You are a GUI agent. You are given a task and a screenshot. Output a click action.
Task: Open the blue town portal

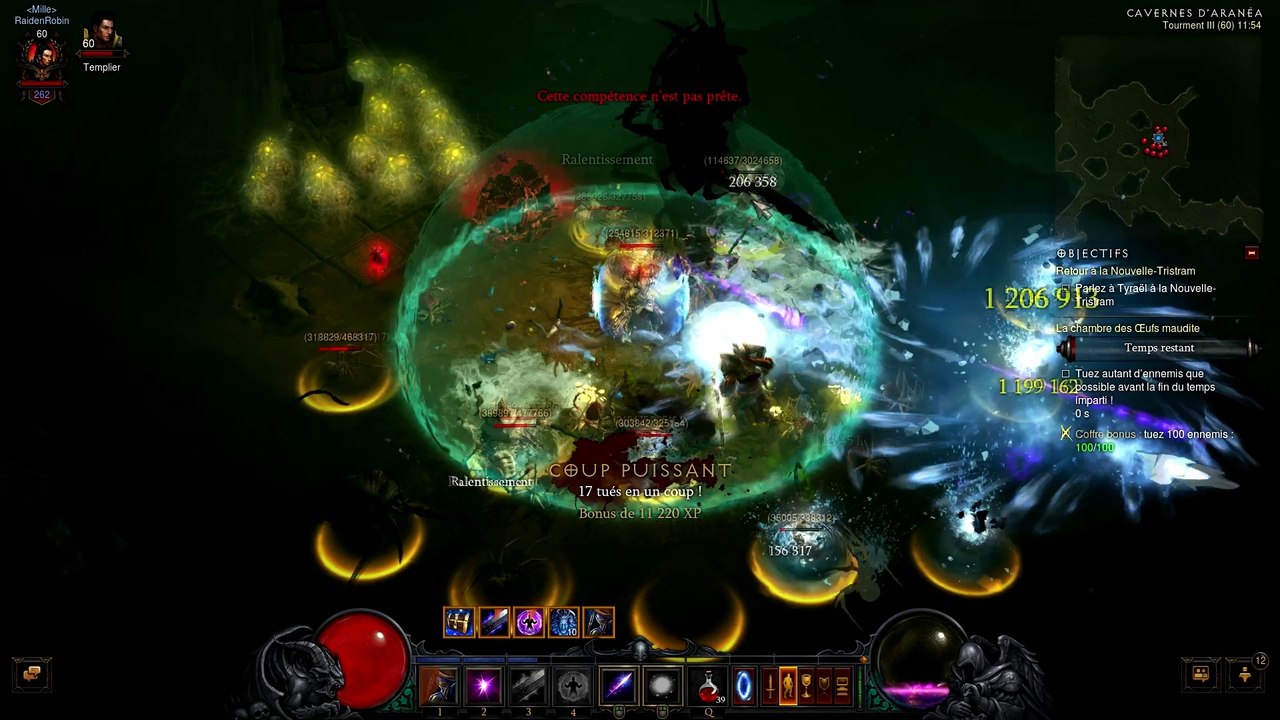(x=746, y=686)
